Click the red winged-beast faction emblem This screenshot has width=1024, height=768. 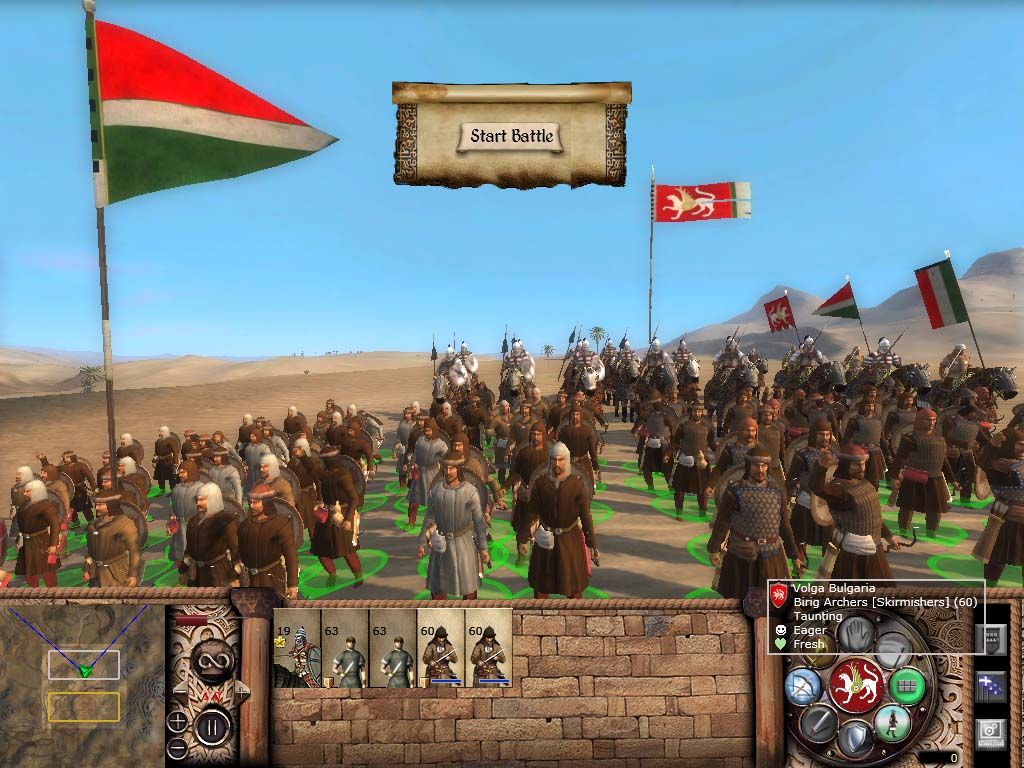pyautogui.click(x=855, y=685)
